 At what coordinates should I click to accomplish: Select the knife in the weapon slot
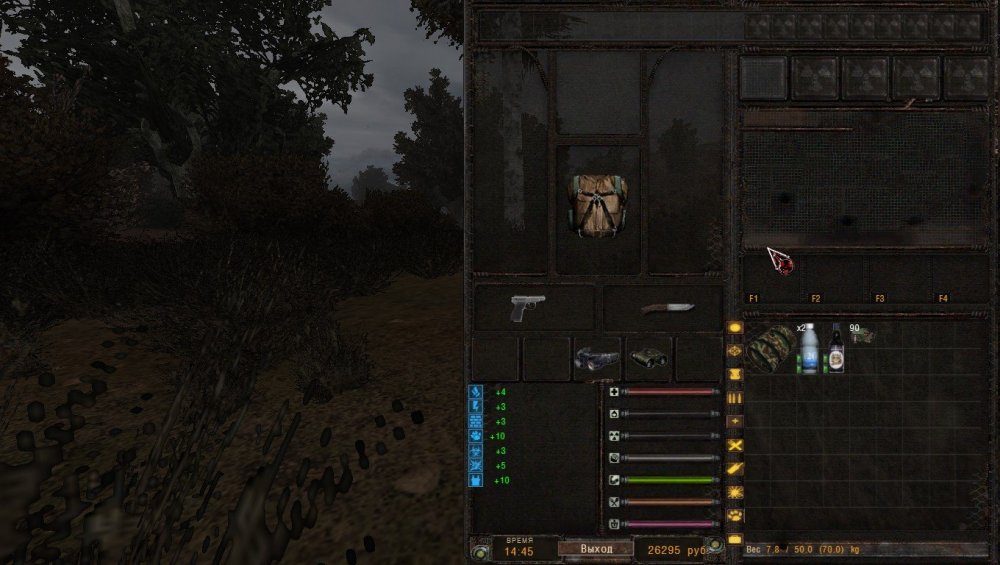662,309
